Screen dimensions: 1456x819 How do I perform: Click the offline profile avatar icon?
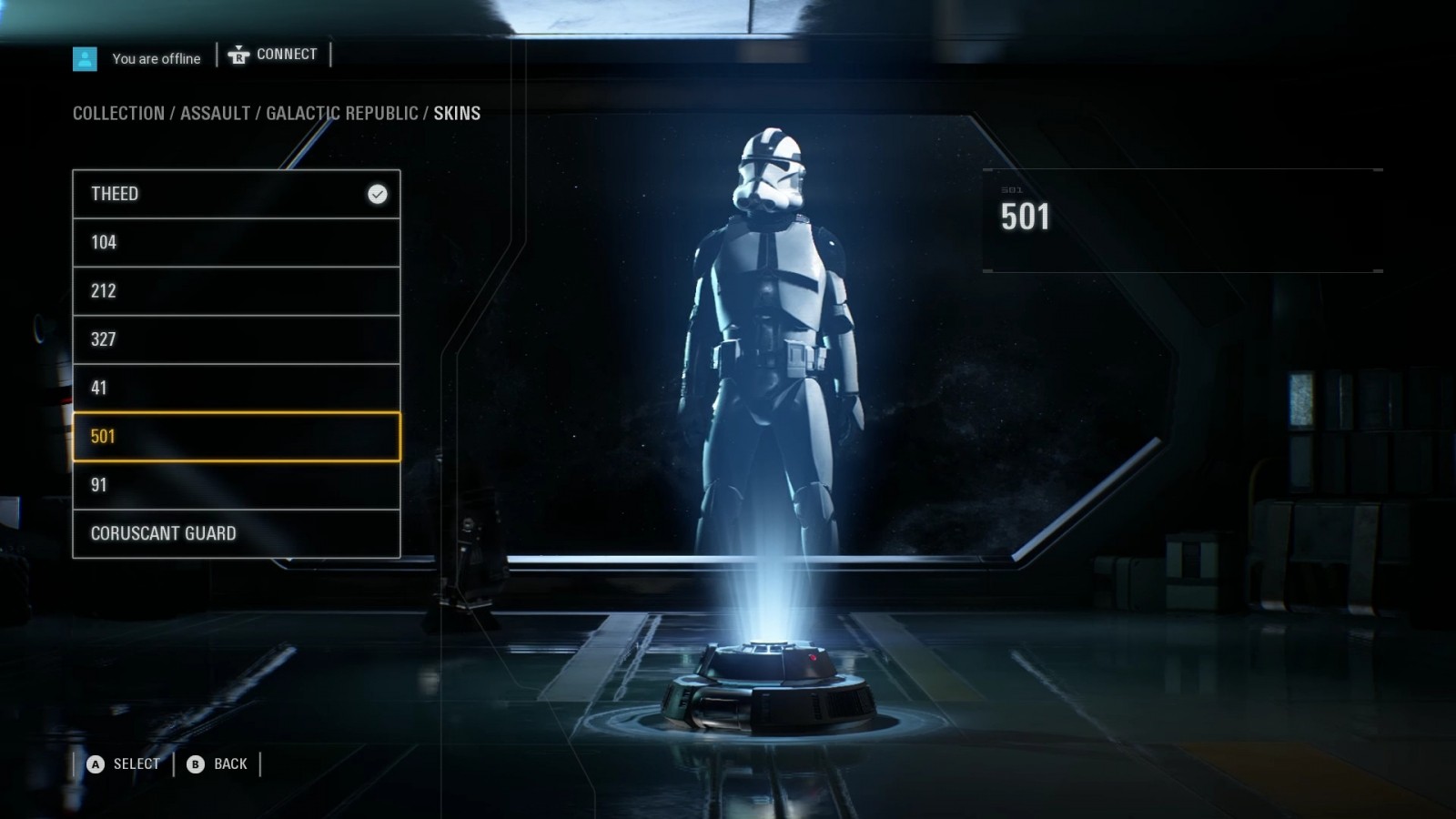click(x=85, y=58)
